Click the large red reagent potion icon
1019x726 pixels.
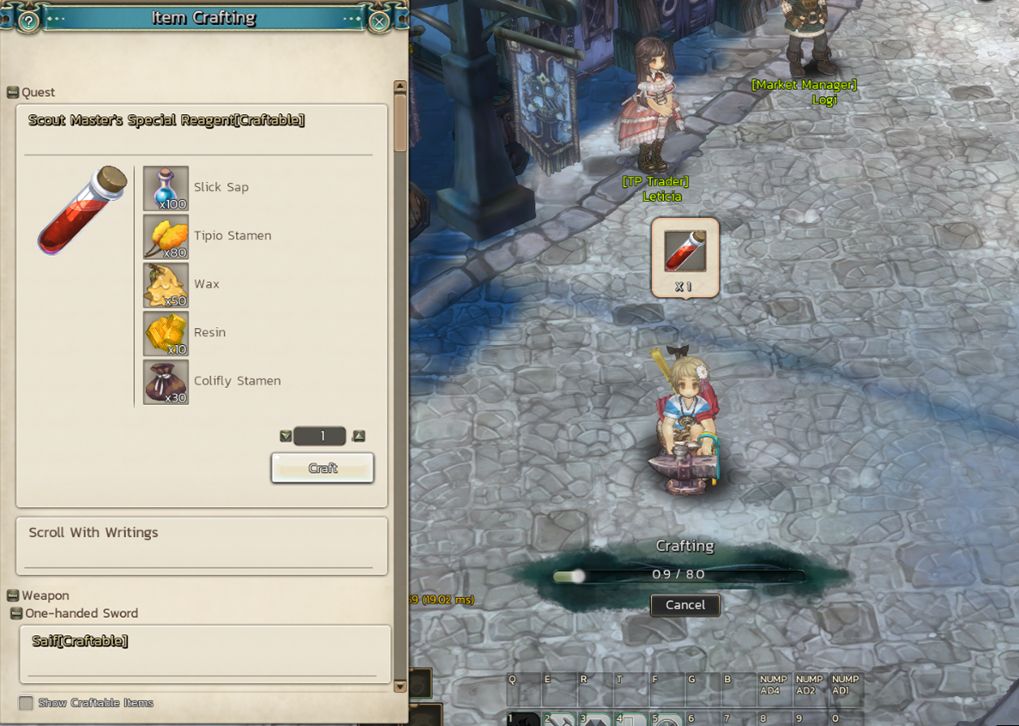point(81,210)
